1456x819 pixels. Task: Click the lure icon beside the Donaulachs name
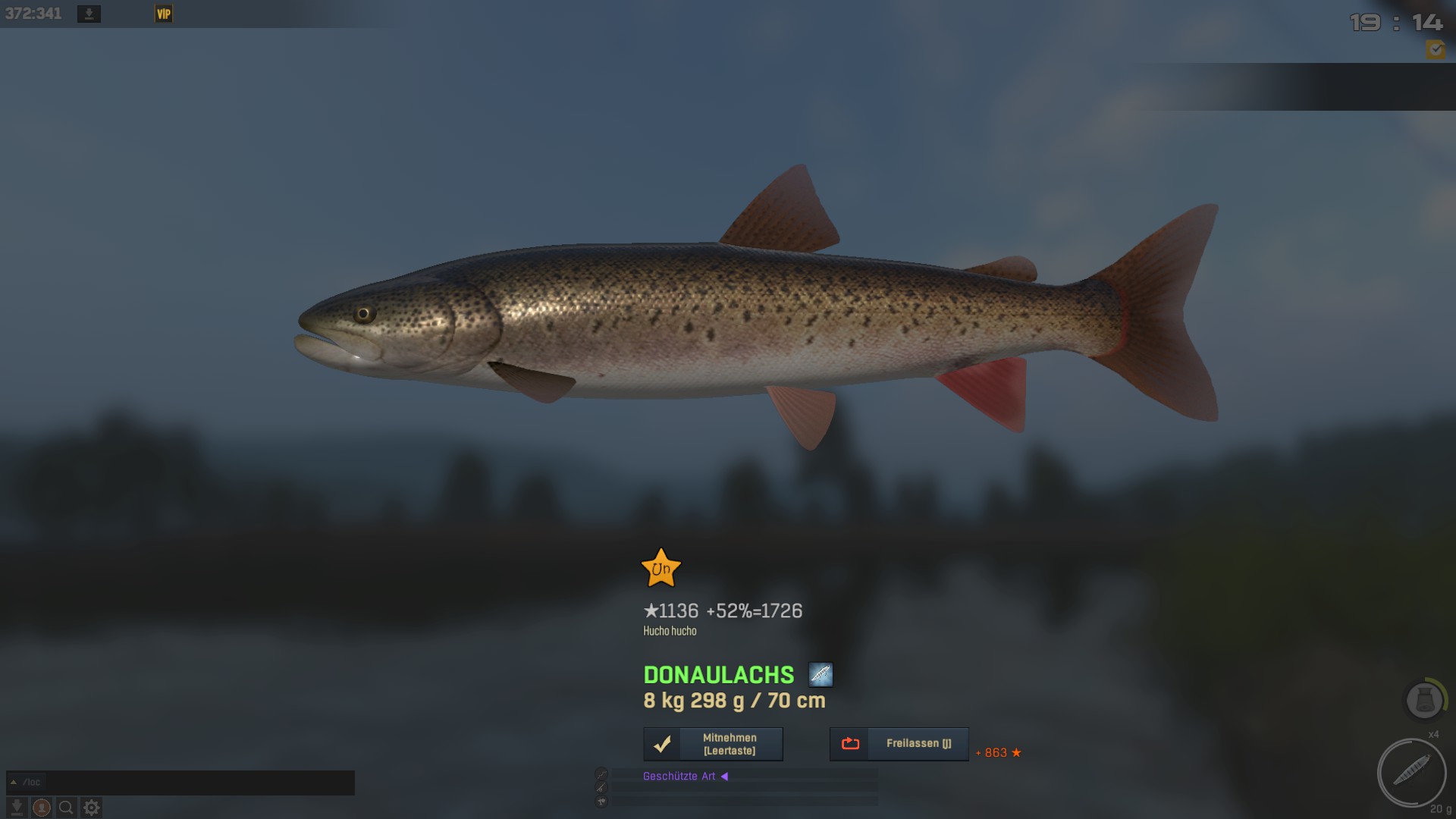(821, 674)
